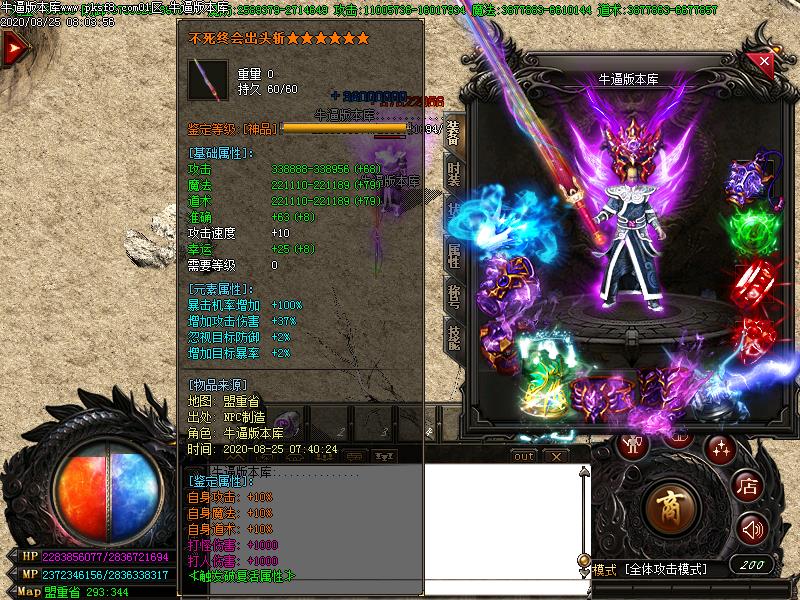This screenshot has width=800, height=600.
Task: Switch to the 装备 equipment tab
Action: coord(454,134)
